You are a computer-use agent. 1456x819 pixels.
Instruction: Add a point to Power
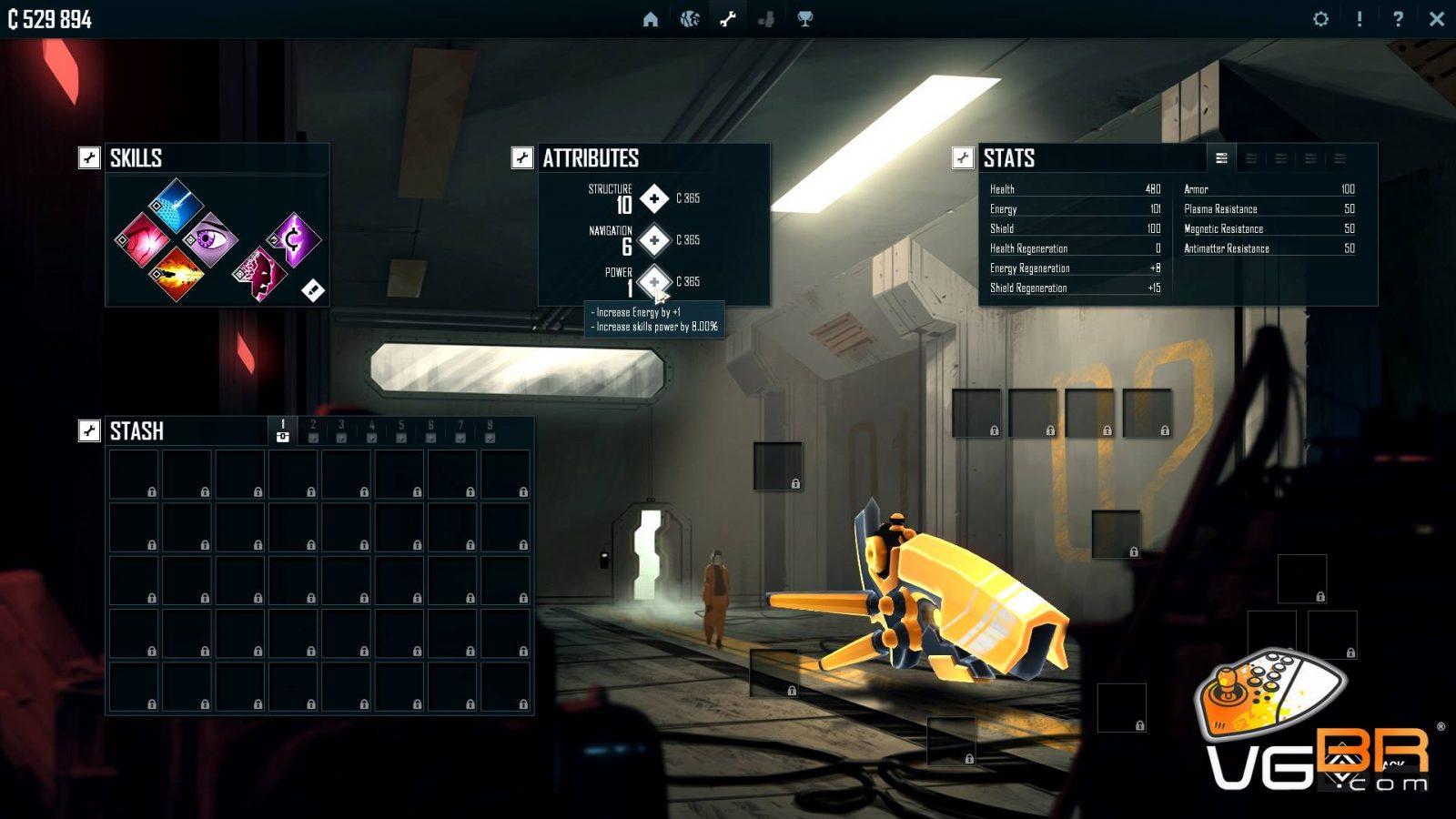click(x=654, y=282)
